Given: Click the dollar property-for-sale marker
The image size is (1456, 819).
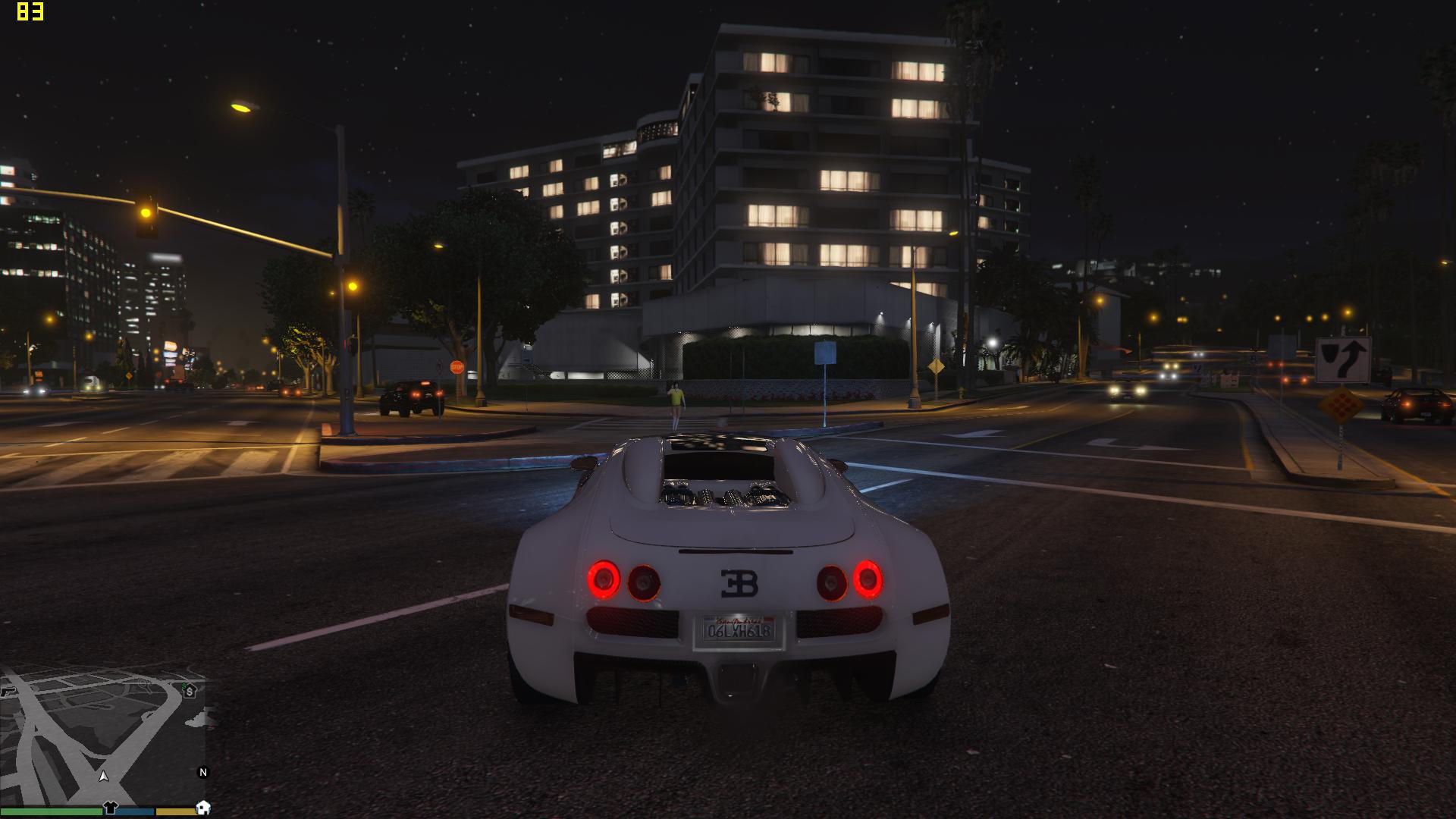Looking at the screenshot, I should (189, 691).
